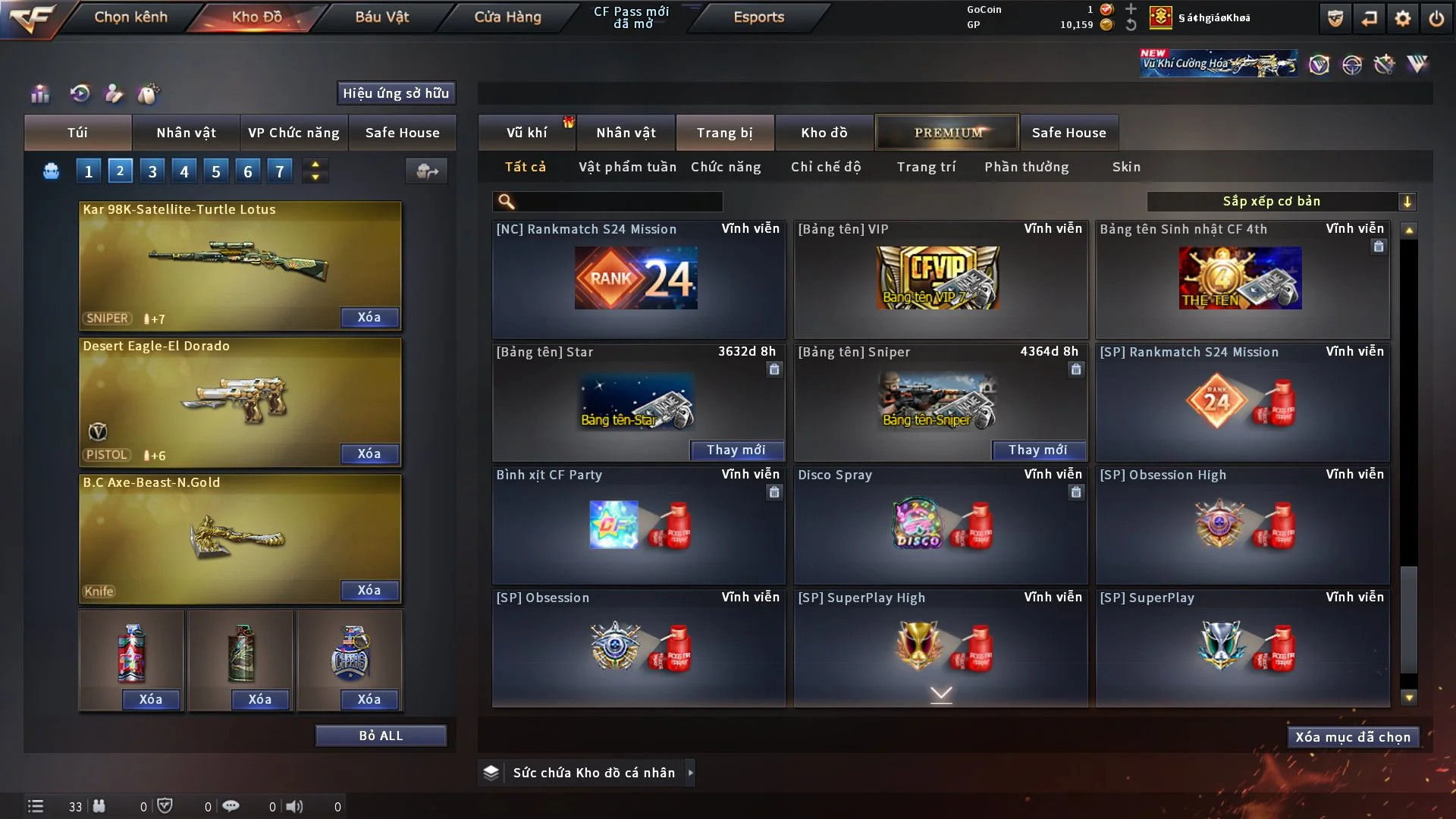Select the [Bảng tên] VIP item
This screenshot has width=1456, height=819.
coord(940,279)
